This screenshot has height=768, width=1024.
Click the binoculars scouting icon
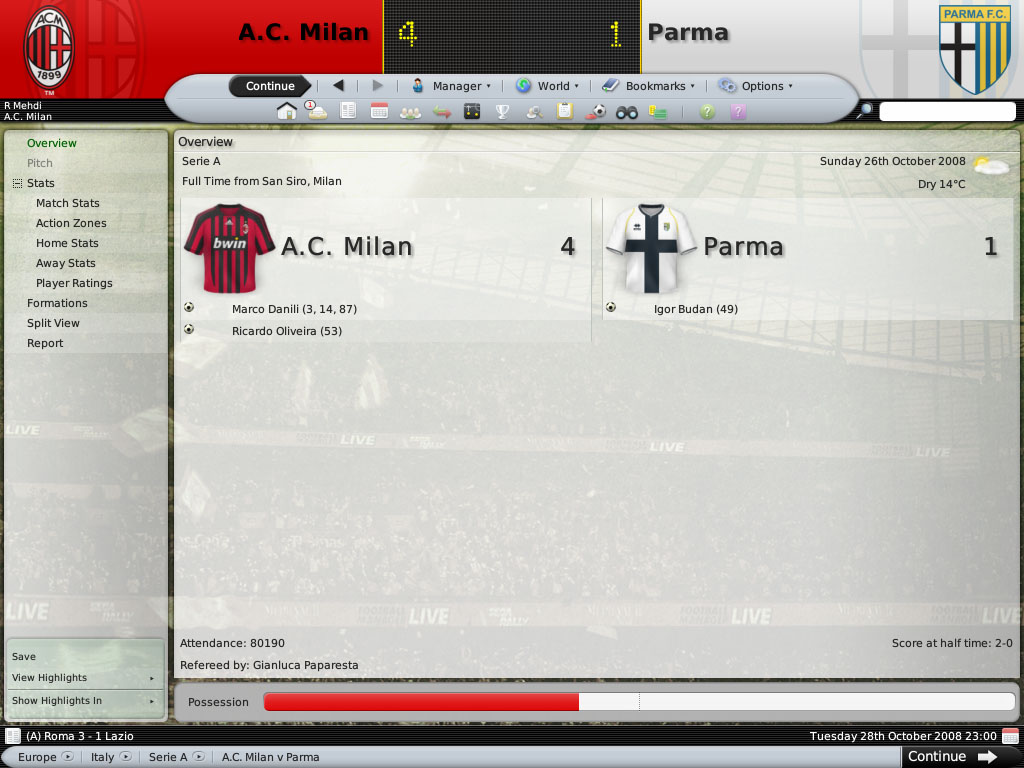click(x=627, y=111)
